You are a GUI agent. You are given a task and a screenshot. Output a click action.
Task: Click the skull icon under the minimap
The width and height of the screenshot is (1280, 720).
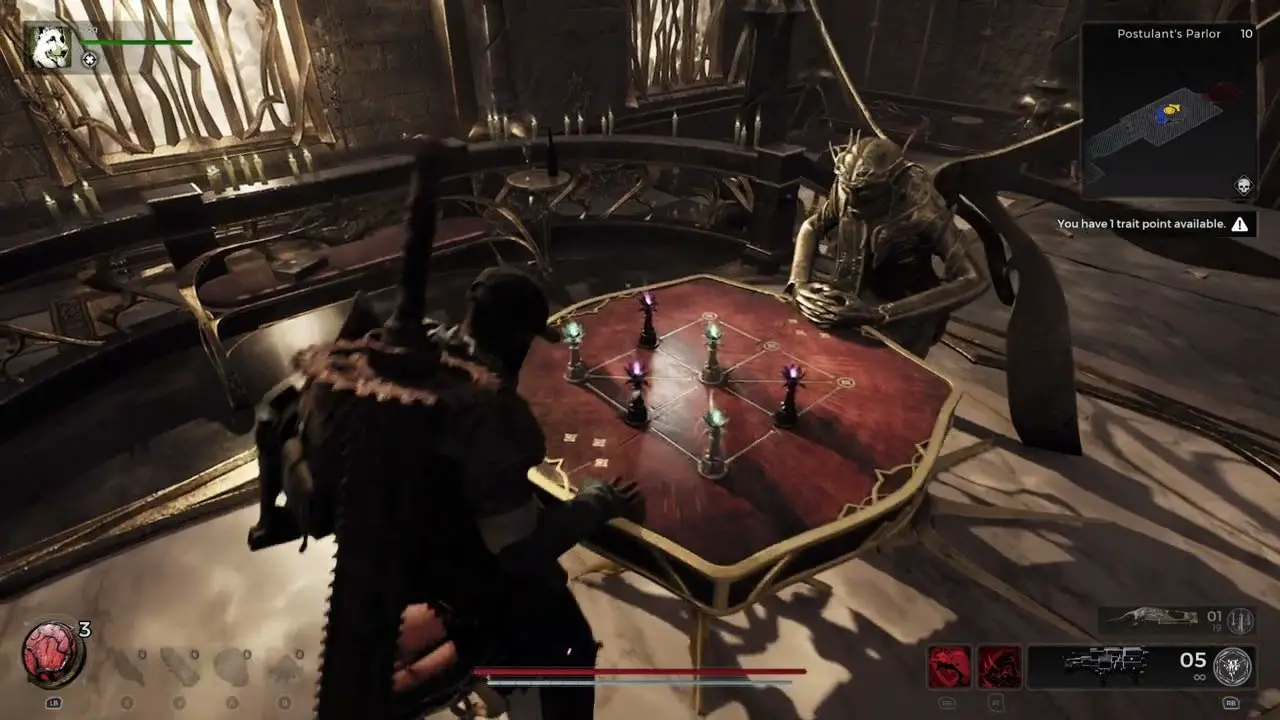point(1243,185)
